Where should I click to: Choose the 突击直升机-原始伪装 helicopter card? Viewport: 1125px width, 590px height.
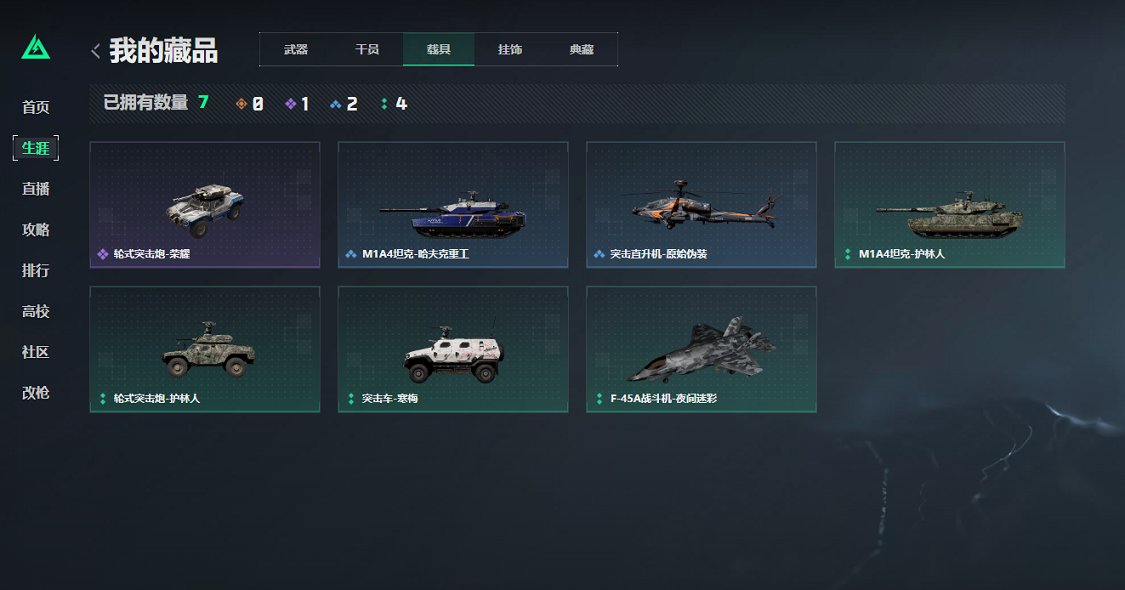point(701,205)
